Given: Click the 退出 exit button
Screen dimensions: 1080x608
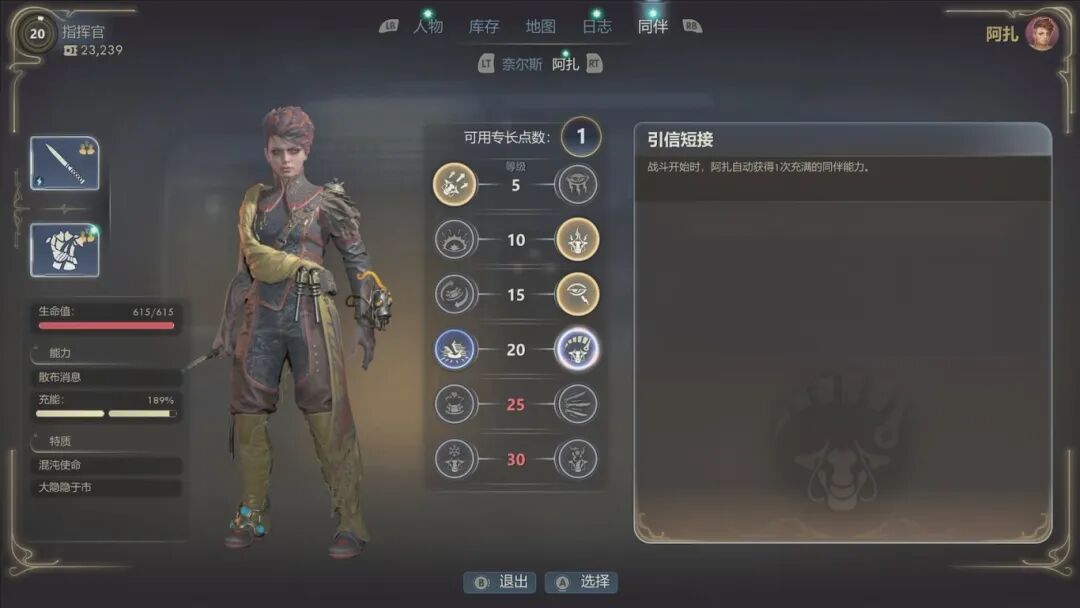Looking at the screenshot, I should point(499,582).
